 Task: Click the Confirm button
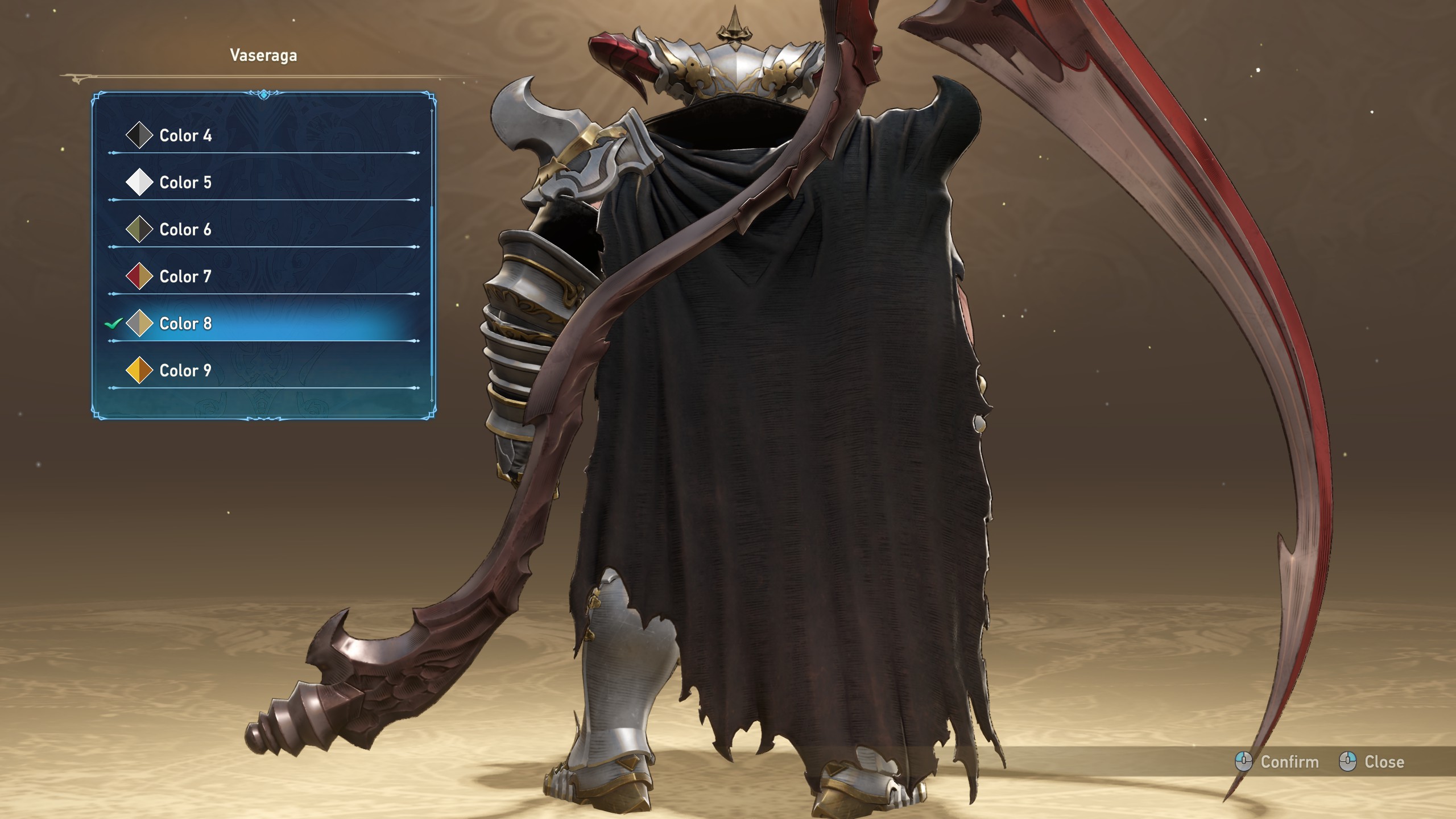point(1277,762)
